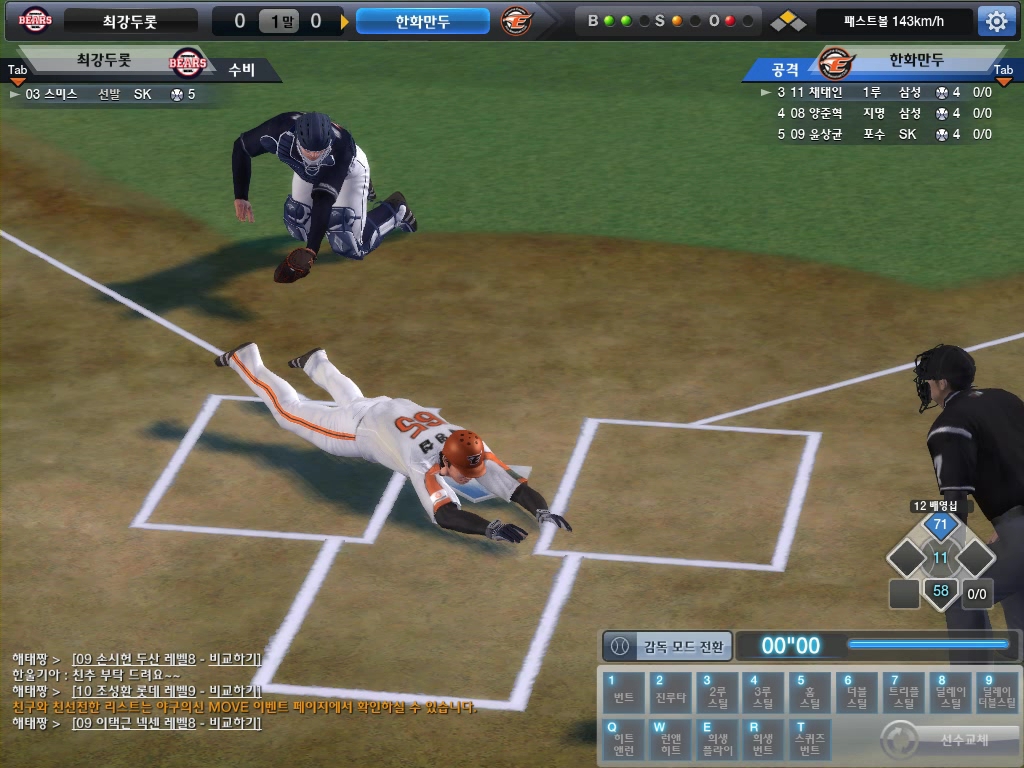Select the 홈 스틸 command
The height and width of the screenshot is (768, 1024).
tap(810, 692)
